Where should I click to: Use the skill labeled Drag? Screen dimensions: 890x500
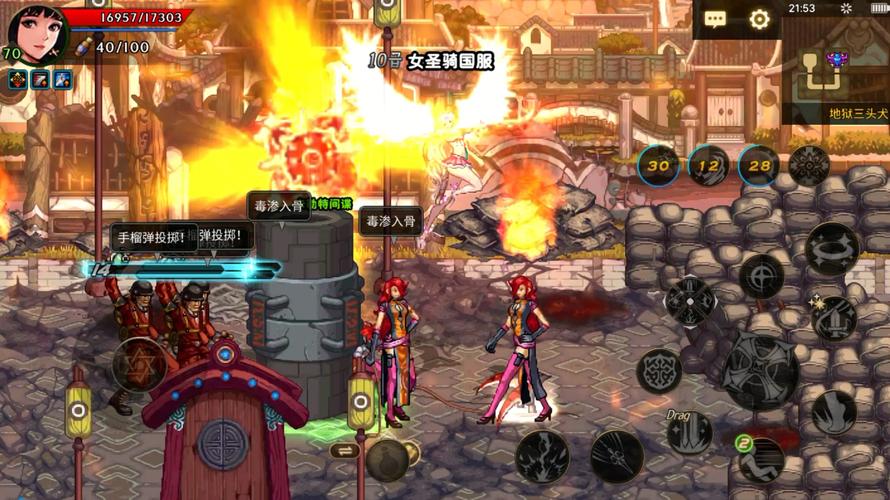690,432
